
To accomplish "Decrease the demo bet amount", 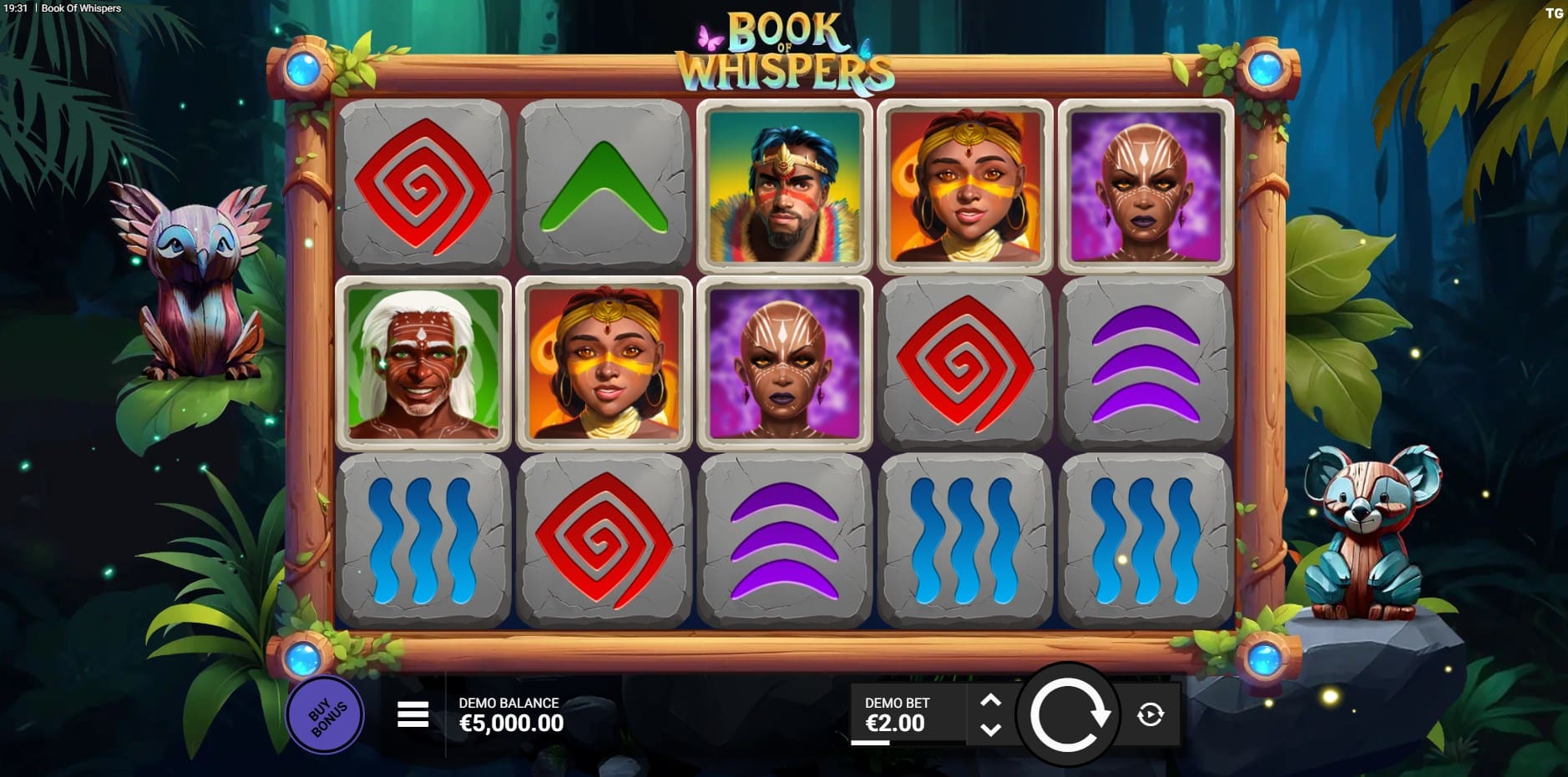I will 990,729.
